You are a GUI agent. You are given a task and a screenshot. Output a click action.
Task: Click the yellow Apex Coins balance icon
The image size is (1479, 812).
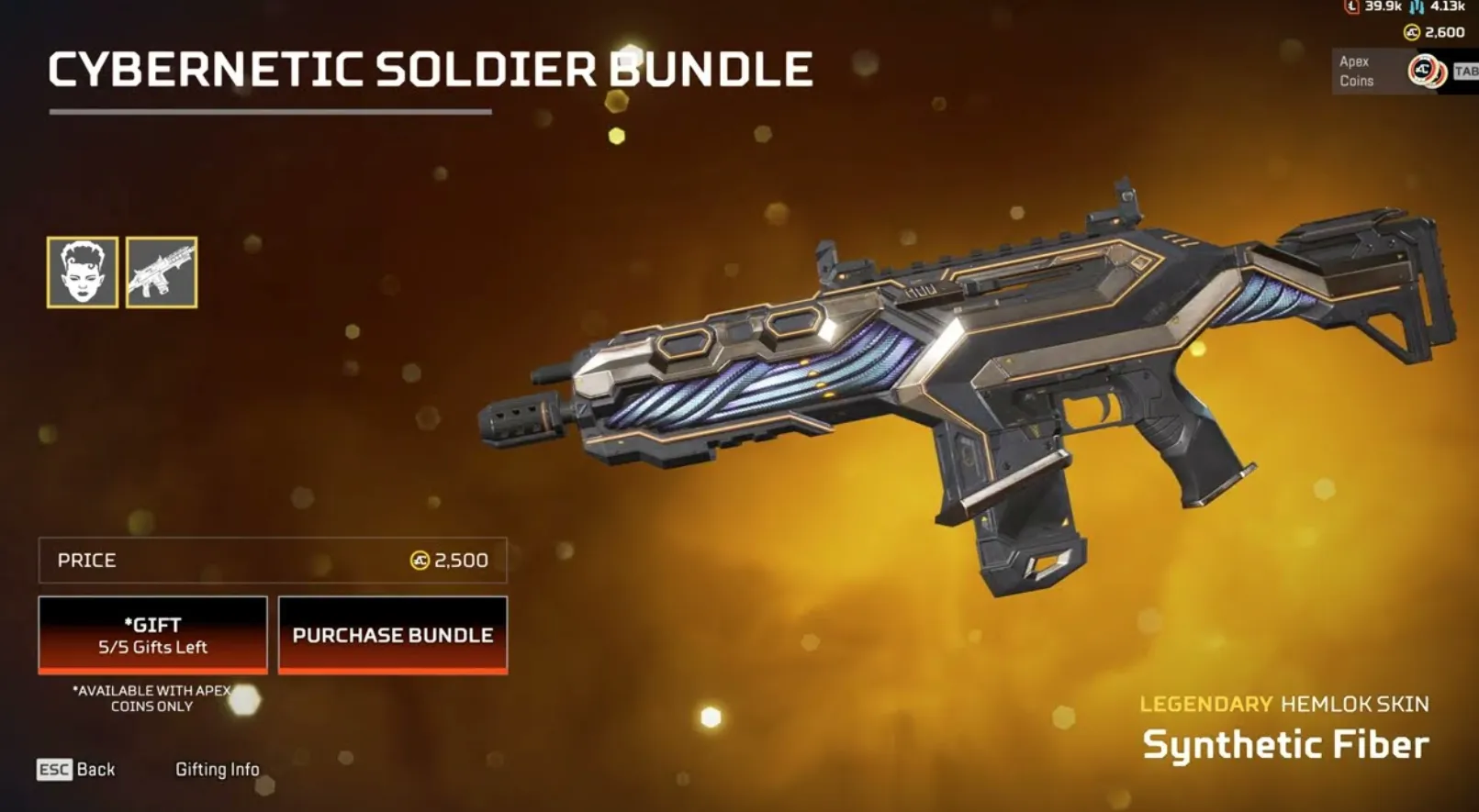coord(1413,30)
